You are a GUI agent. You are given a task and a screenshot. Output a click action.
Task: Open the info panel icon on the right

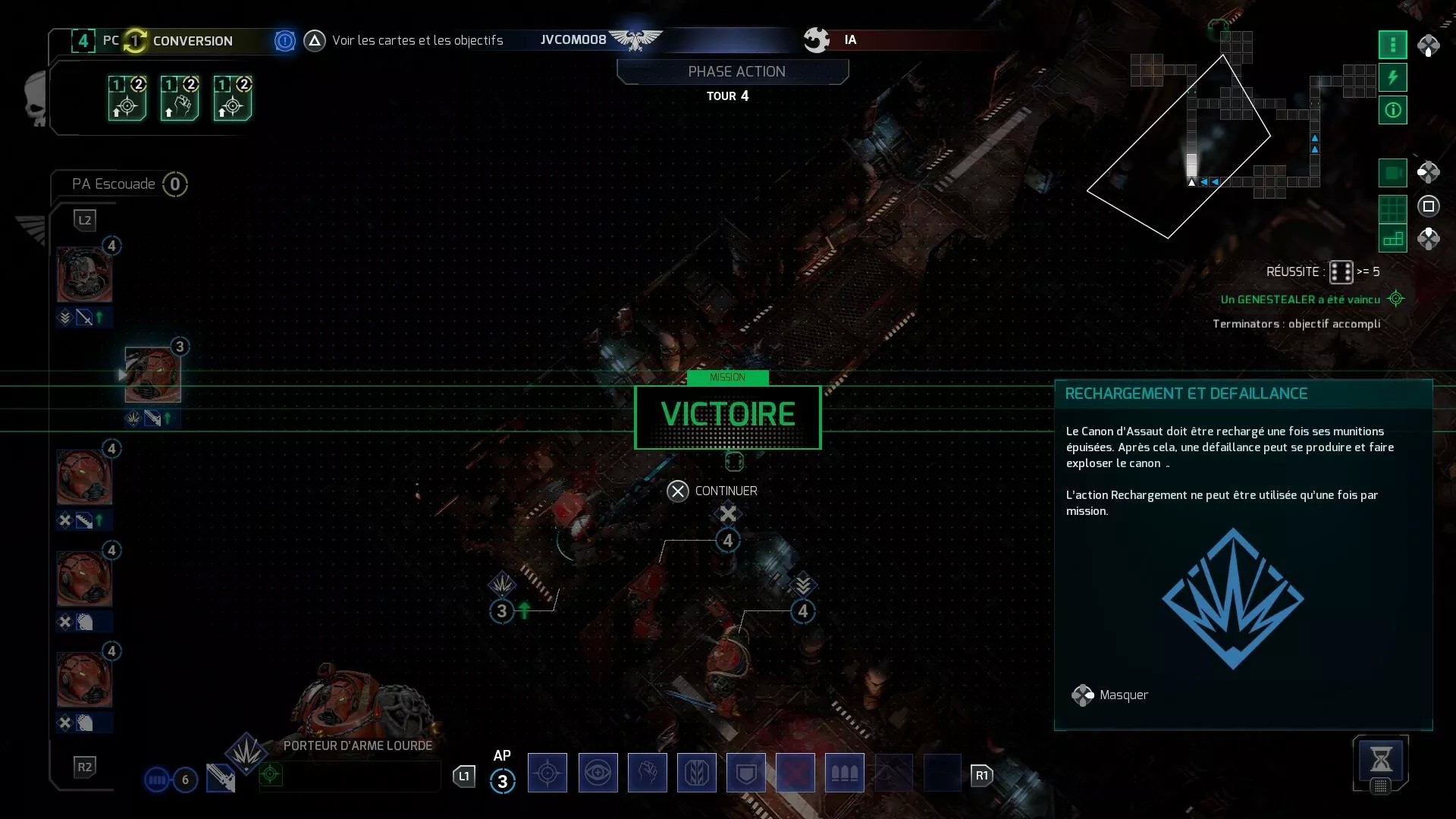tap(1392, 111)
